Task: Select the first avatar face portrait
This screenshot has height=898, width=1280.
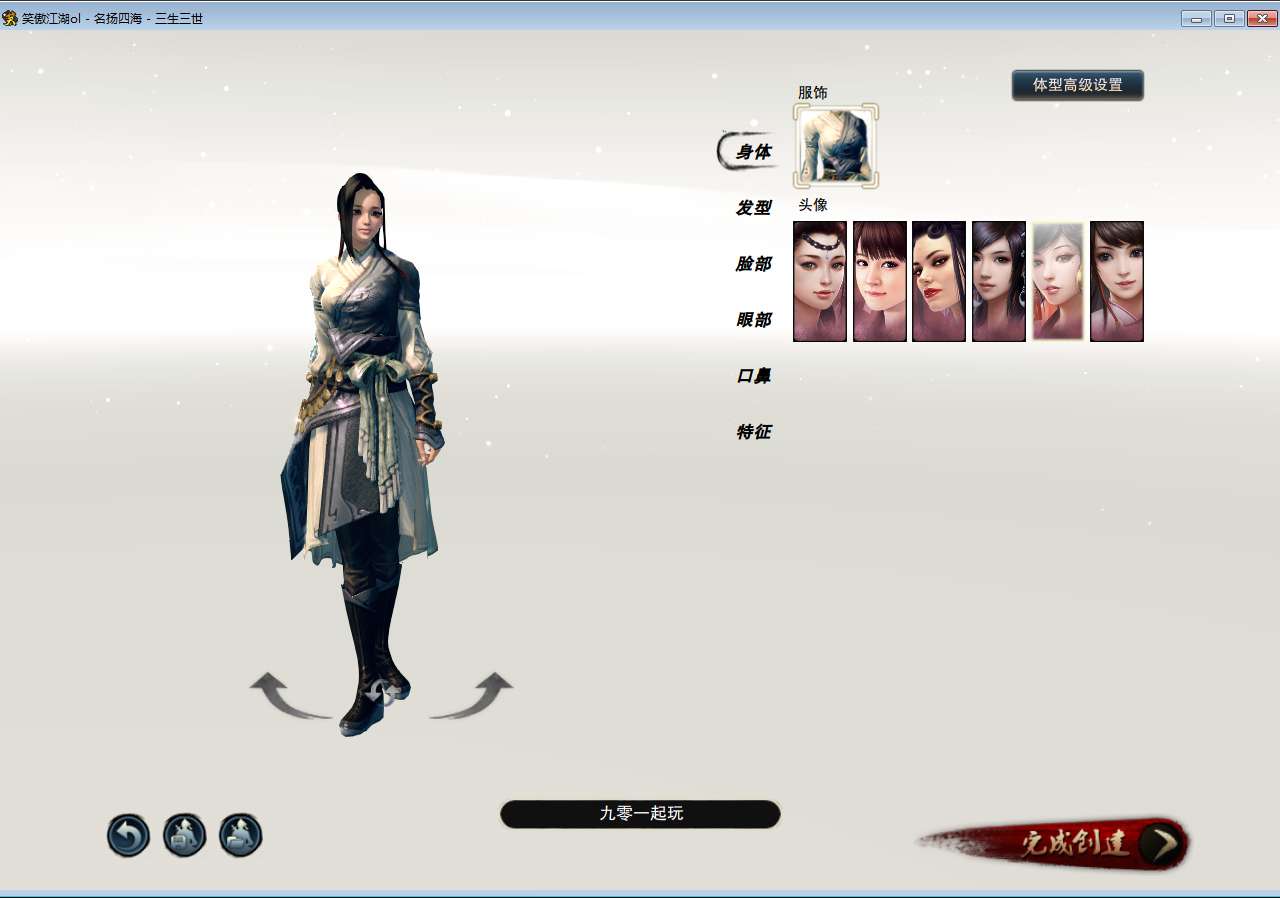Action: [819, 281]
